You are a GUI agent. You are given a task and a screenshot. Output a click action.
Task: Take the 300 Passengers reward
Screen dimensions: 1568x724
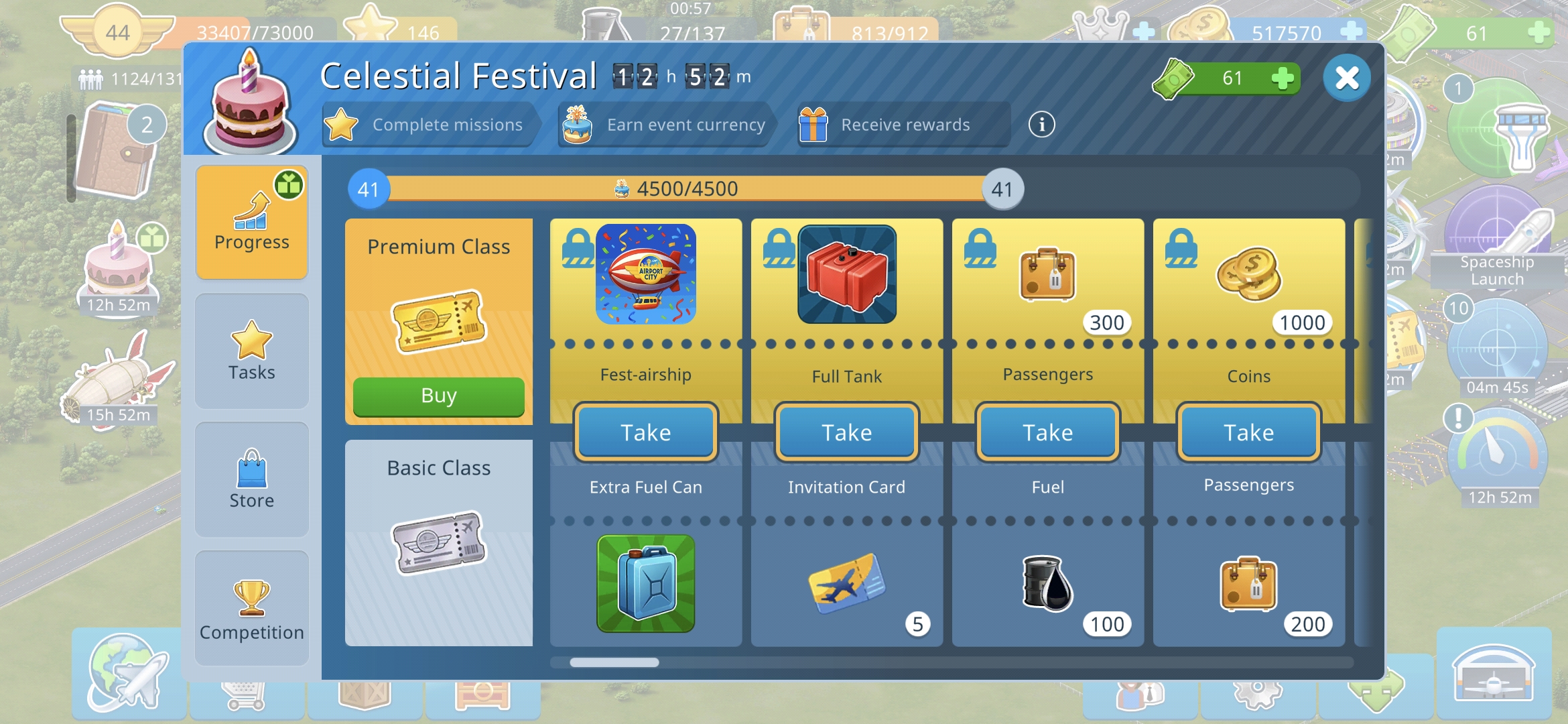click(1047, 432)
